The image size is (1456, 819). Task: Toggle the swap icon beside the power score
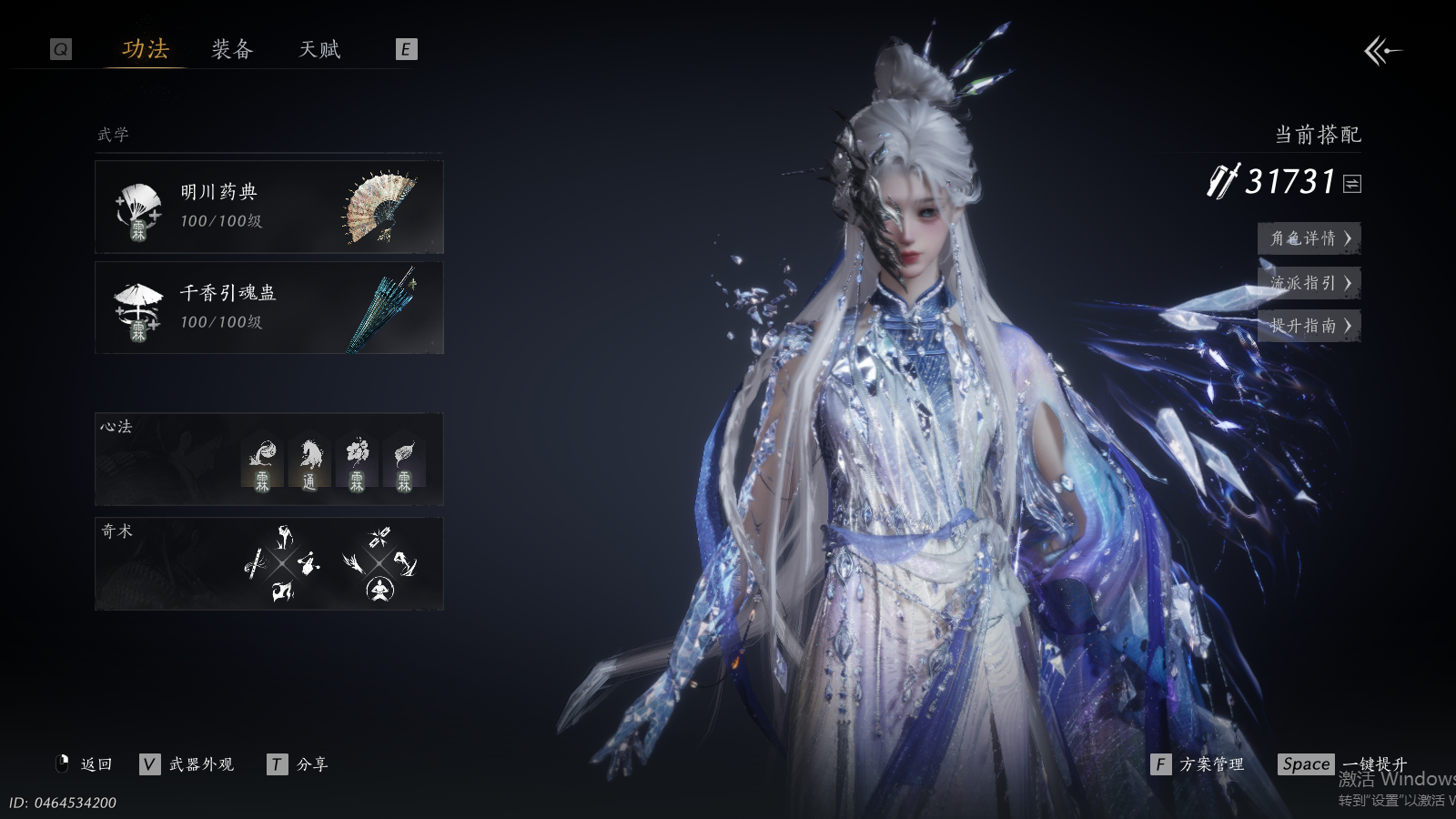click(x=1352, y=184)
